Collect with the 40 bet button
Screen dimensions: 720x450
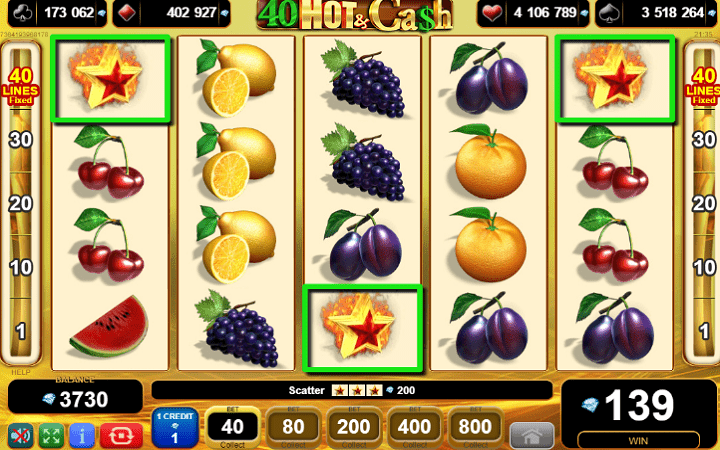[232, 429]
